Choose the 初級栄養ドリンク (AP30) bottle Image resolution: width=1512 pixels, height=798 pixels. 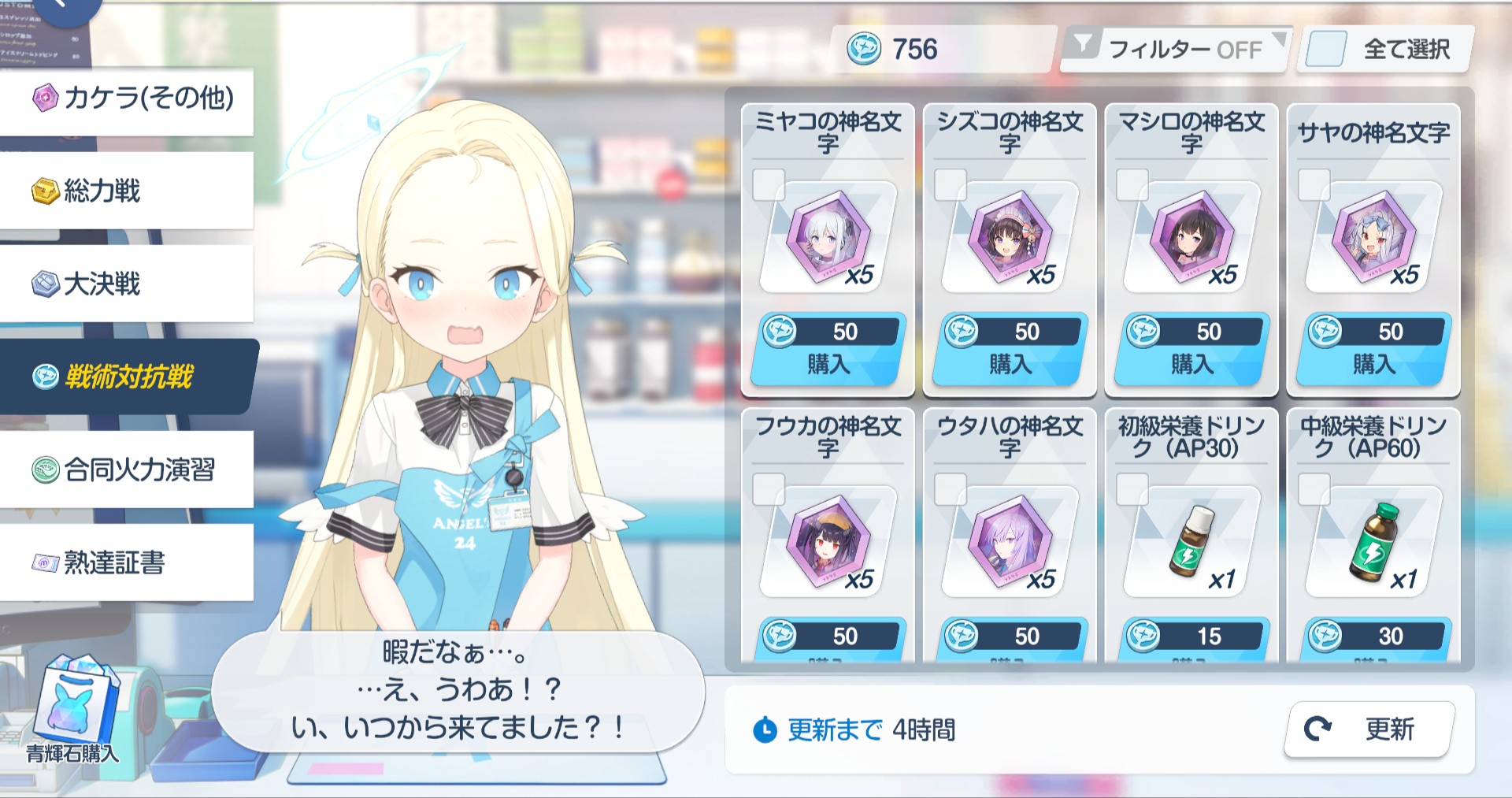(x=1191, y=542)
